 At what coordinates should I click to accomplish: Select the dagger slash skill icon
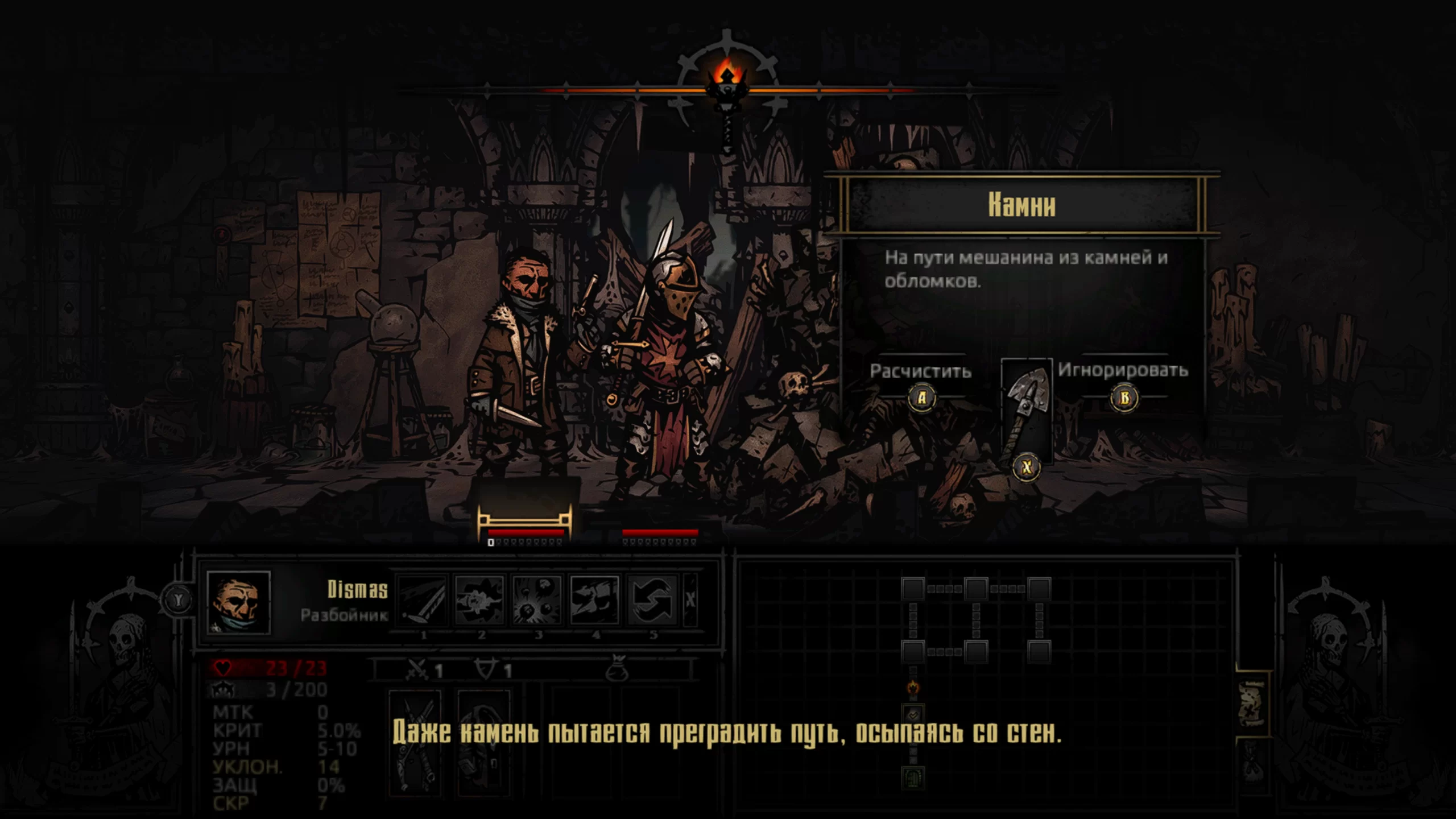click(x=423, y=600)
